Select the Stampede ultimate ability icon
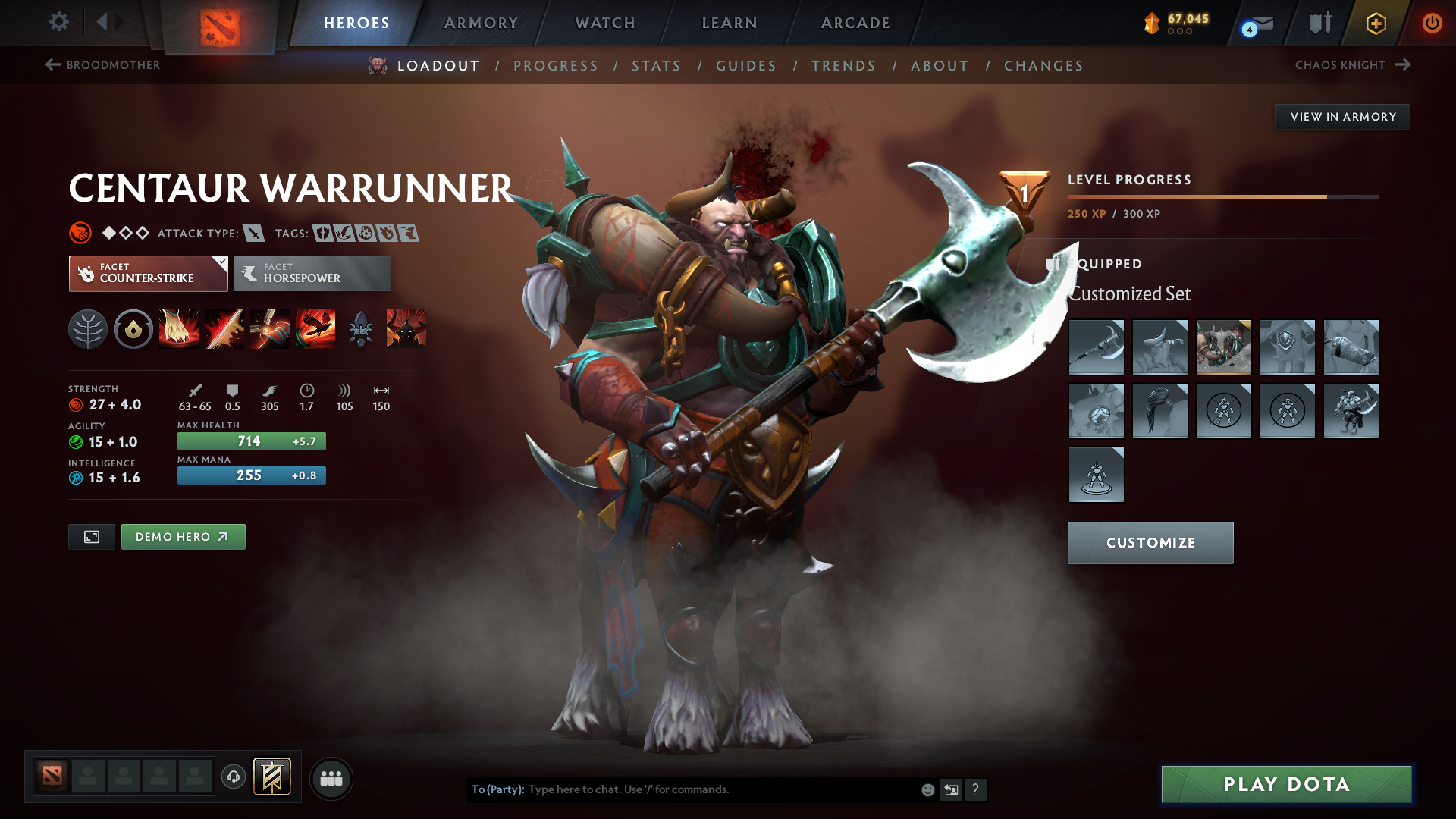Viewport: 1456px width, 819px height. [x=315, y=328]
